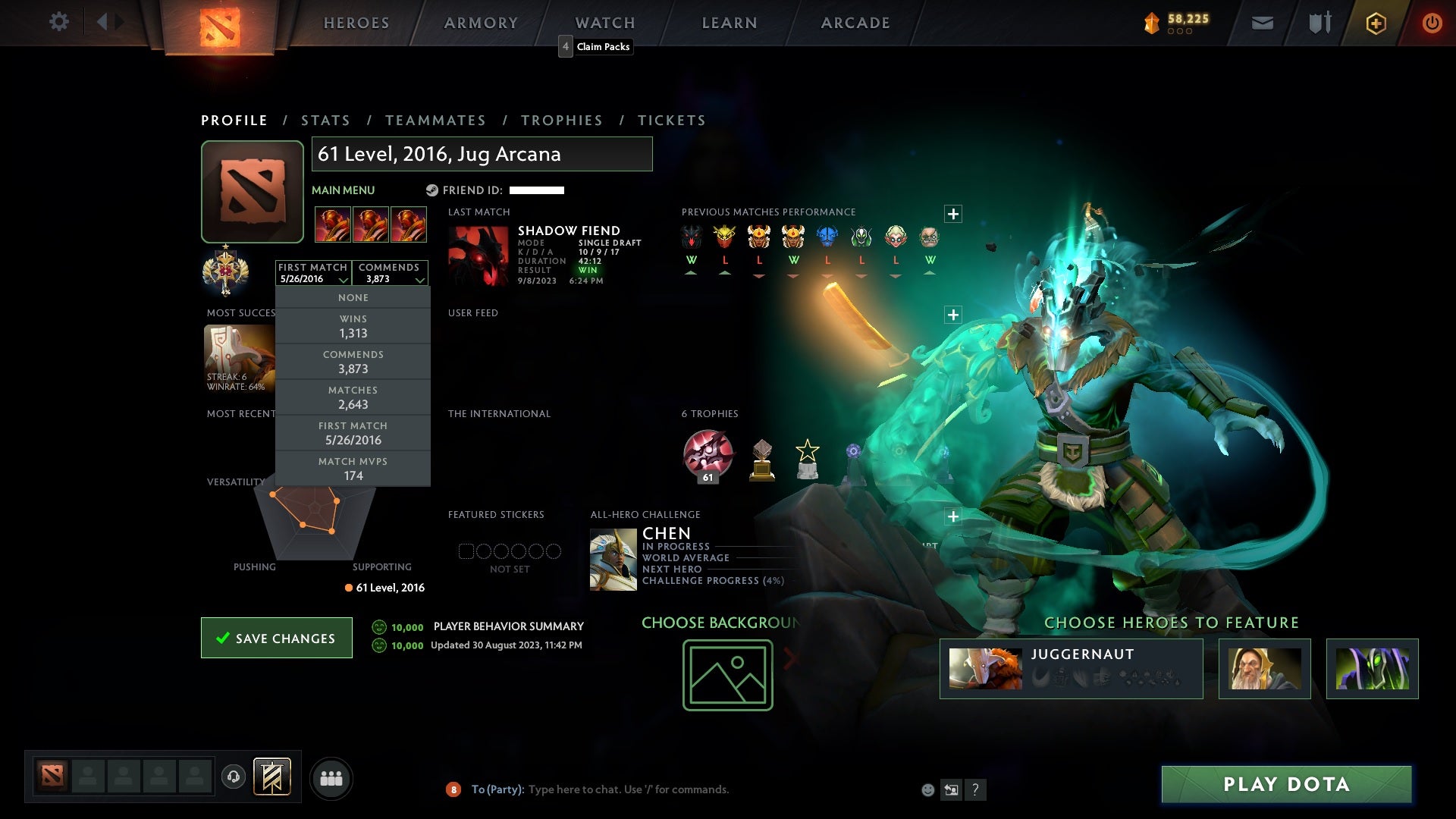Open the ARCADE menu
Screen dimensions: 1456x819
[855, 23]
